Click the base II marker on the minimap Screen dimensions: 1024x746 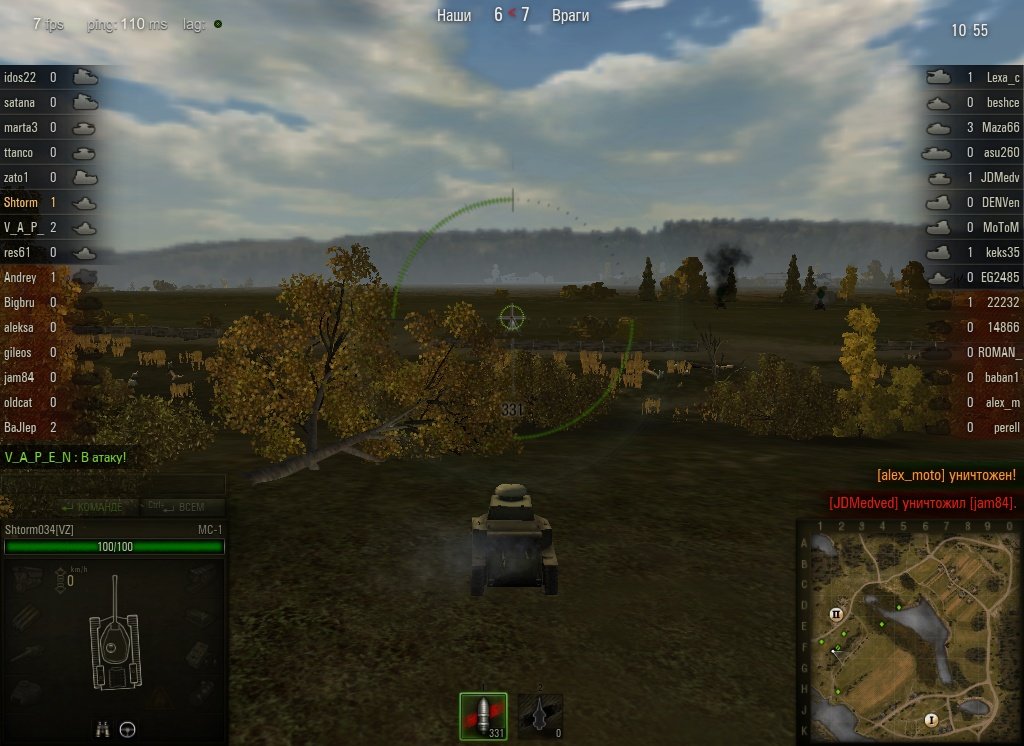836,614
